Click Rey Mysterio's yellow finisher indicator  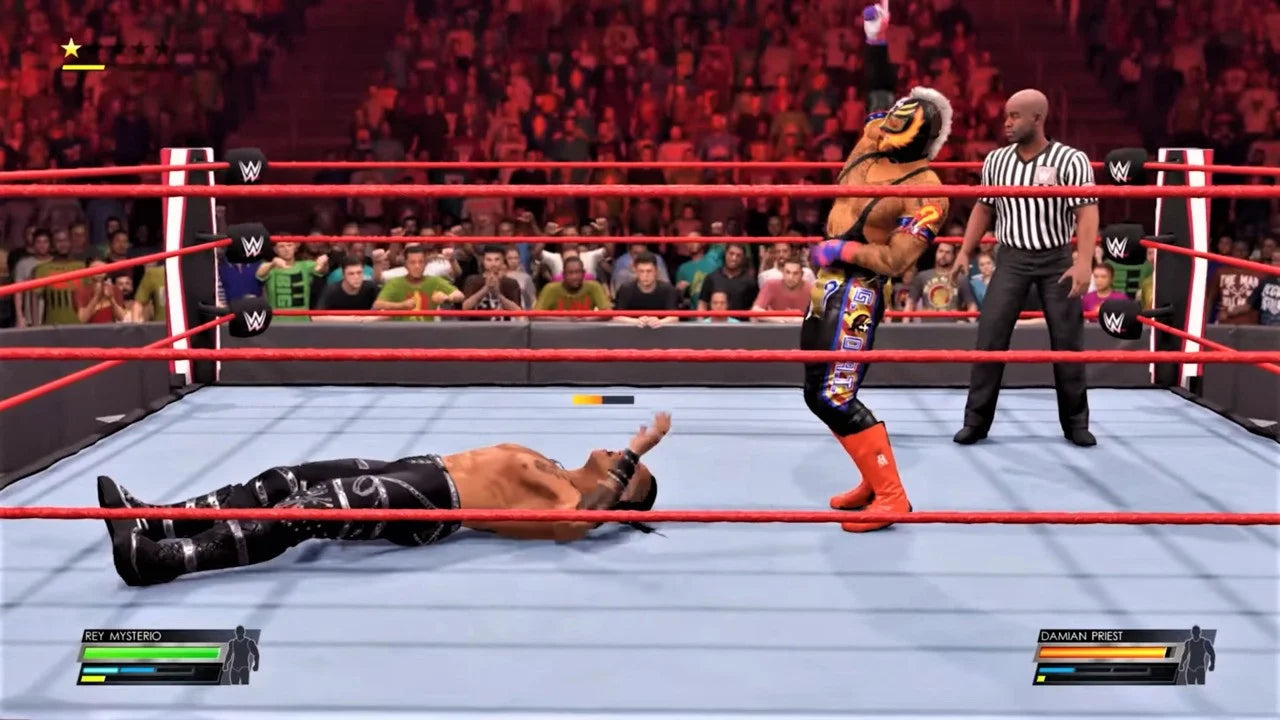pyautogui.click(x=92, y=678)
